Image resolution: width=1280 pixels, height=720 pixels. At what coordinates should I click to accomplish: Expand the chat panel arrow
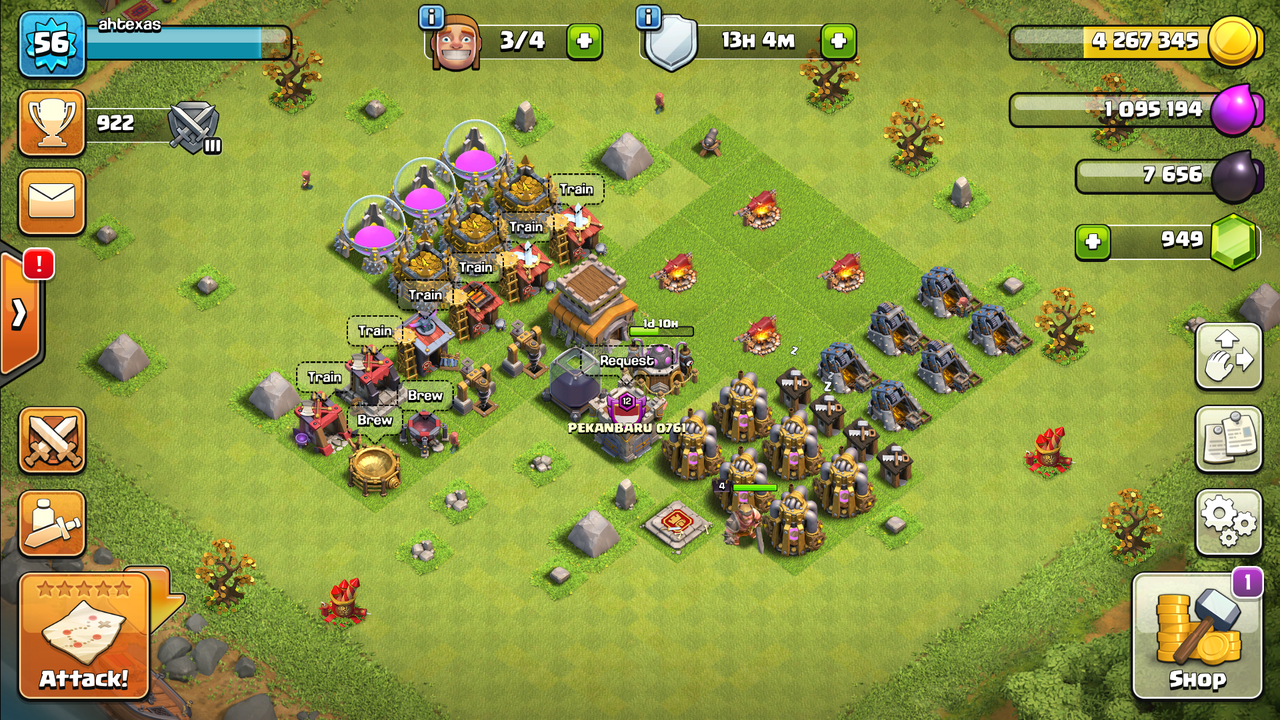click(20, 312)
